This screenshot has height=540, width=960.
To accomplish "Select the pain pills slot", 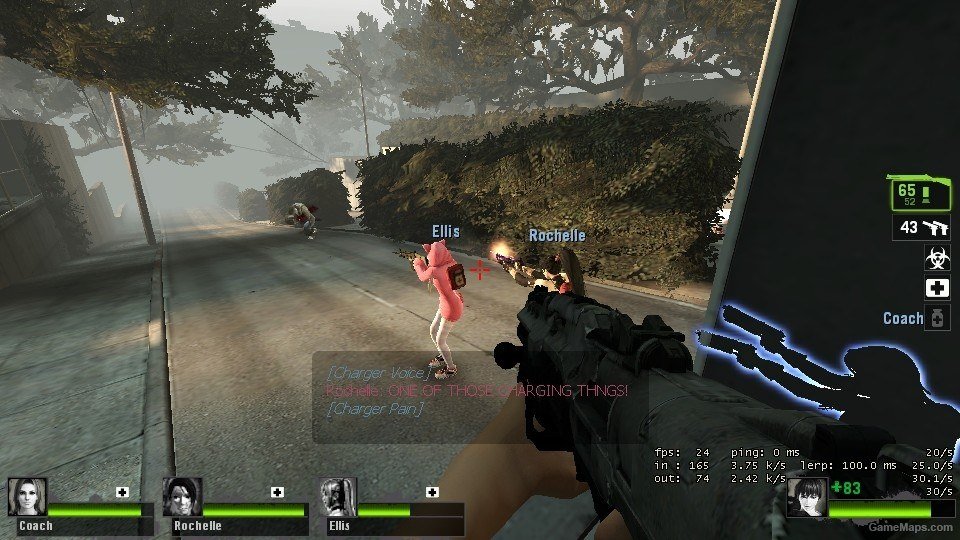I will 937,319.
